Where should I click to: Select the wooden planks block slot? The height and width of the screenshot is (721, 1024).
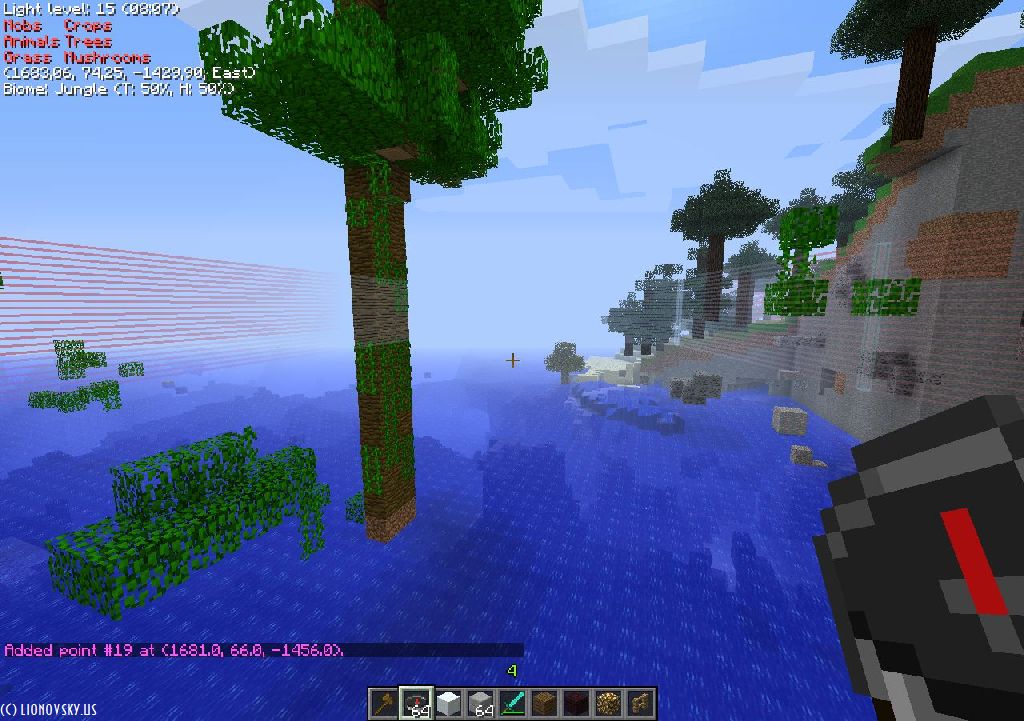(x=544, y=703)
